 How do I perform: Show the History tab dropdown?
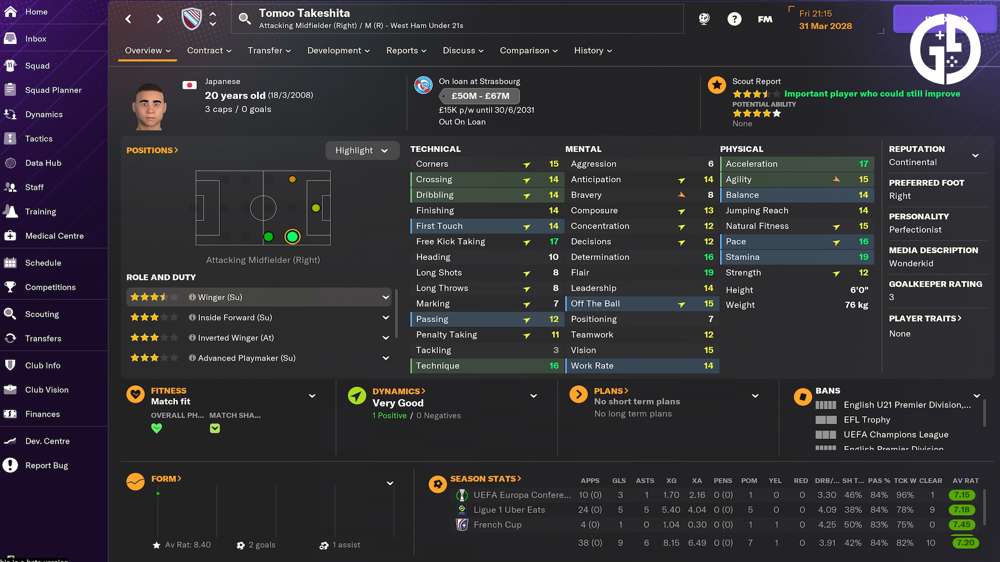pos(592,51)
